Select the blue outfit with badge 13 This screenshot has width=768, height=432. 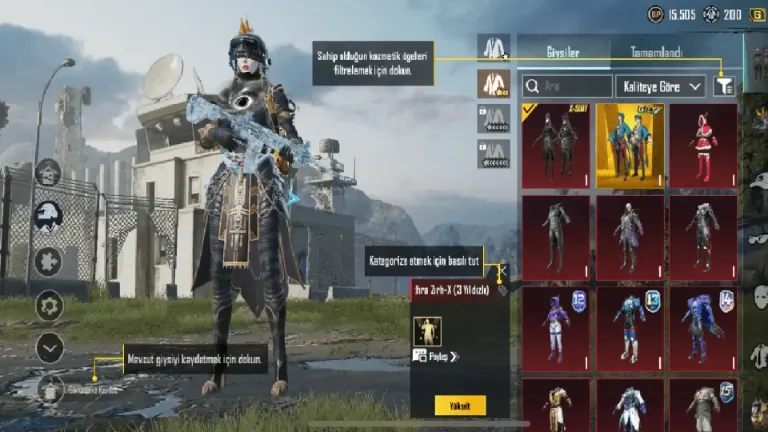point(629,329)
